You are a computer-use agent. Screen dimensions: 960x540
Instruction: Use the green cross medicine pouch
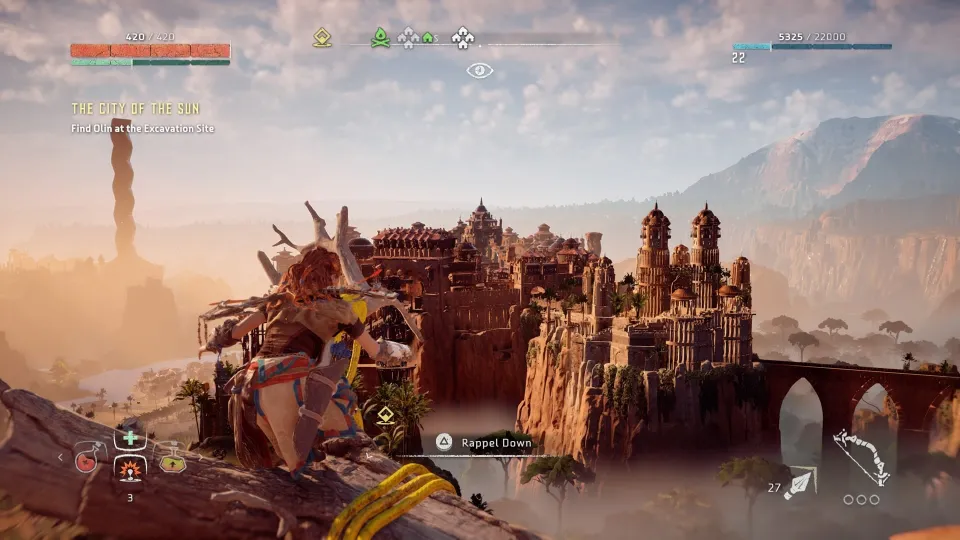[x=130, y=438]
